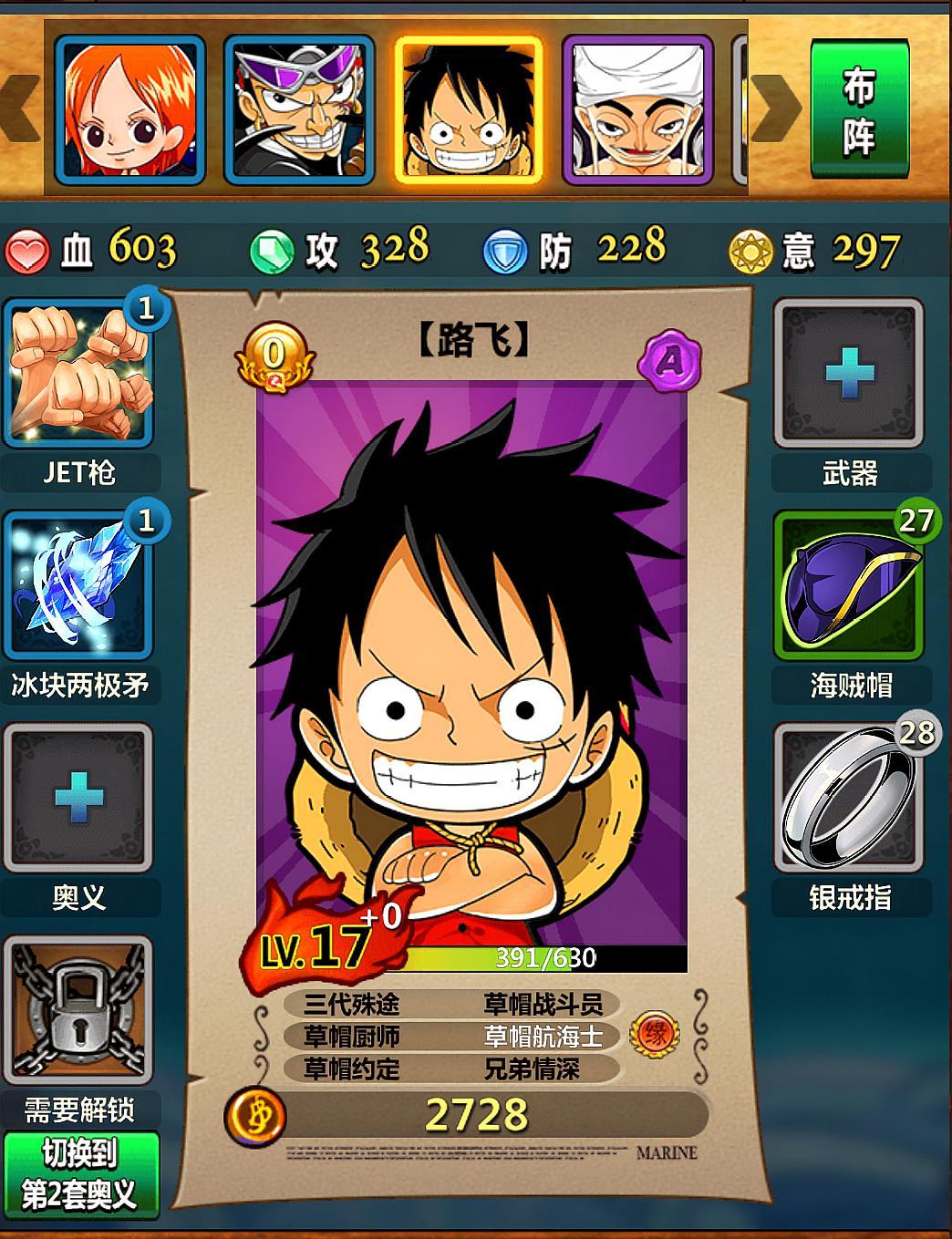Click the round 缘 bond badge
The width and height of the screenshot is (952, 1239).
(655, 1035)
